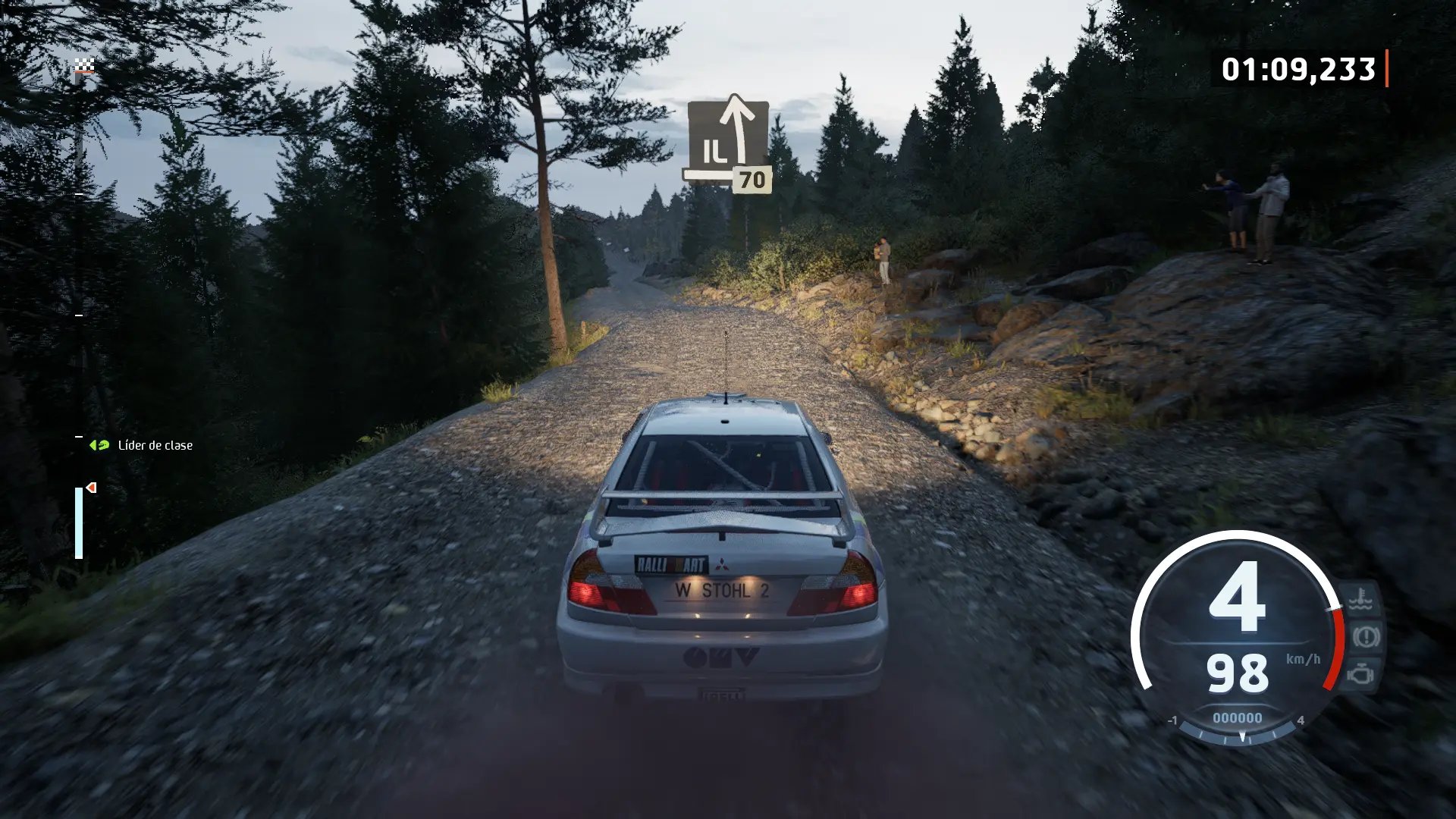Select the checkered finish flag icon

84,67
